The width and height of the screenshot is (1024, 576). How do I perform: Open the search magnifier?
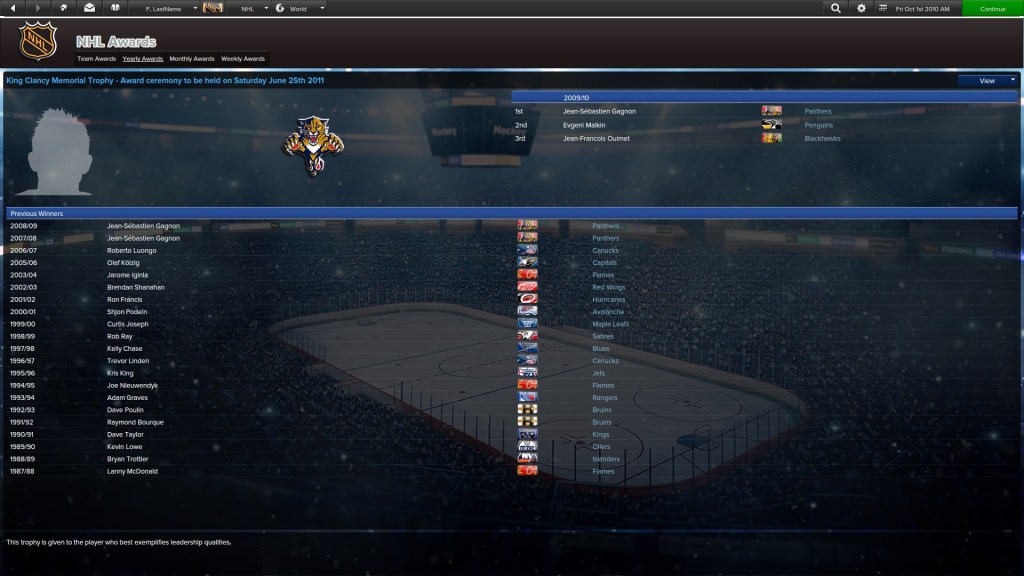coord(836,8)
